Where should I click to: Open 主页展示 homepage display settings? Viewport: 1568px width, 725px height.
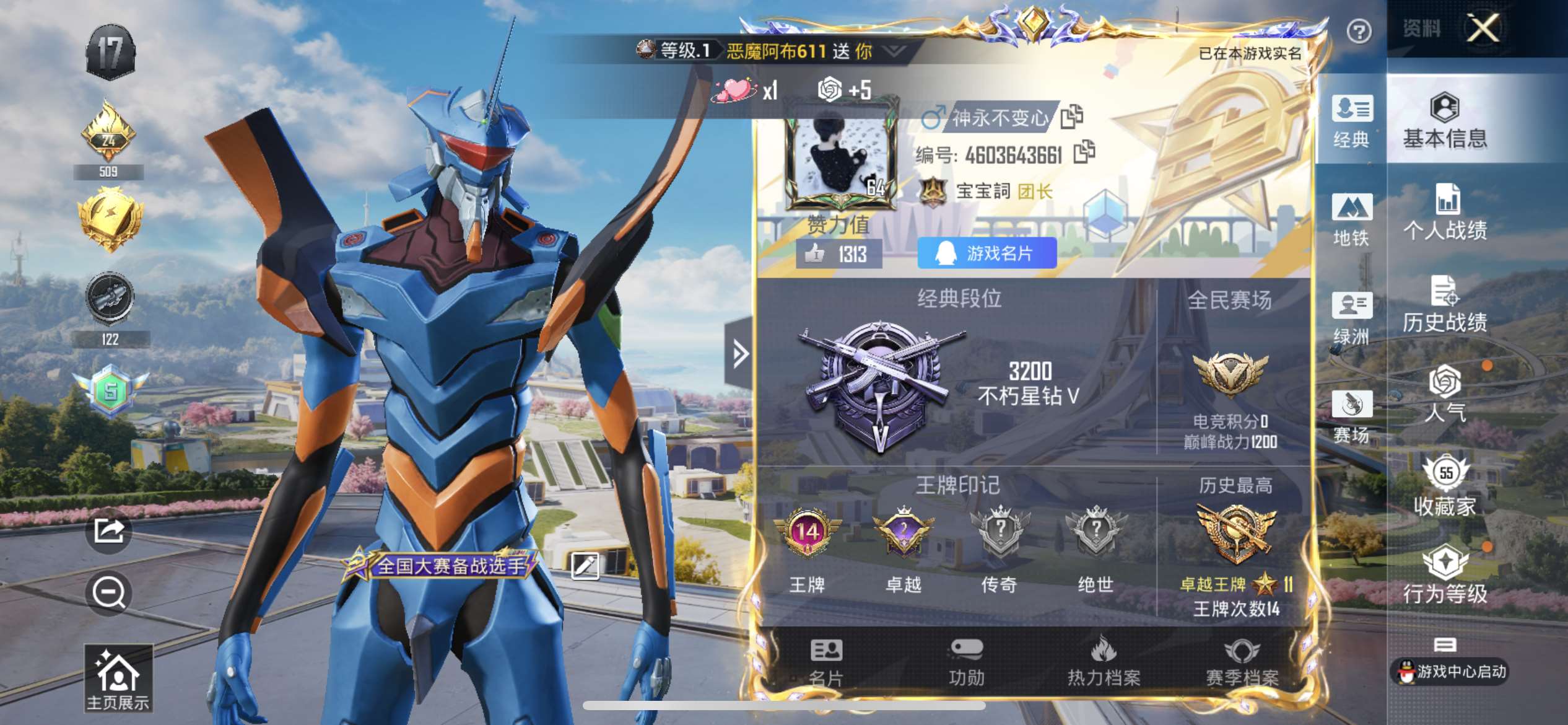(118, 679)
